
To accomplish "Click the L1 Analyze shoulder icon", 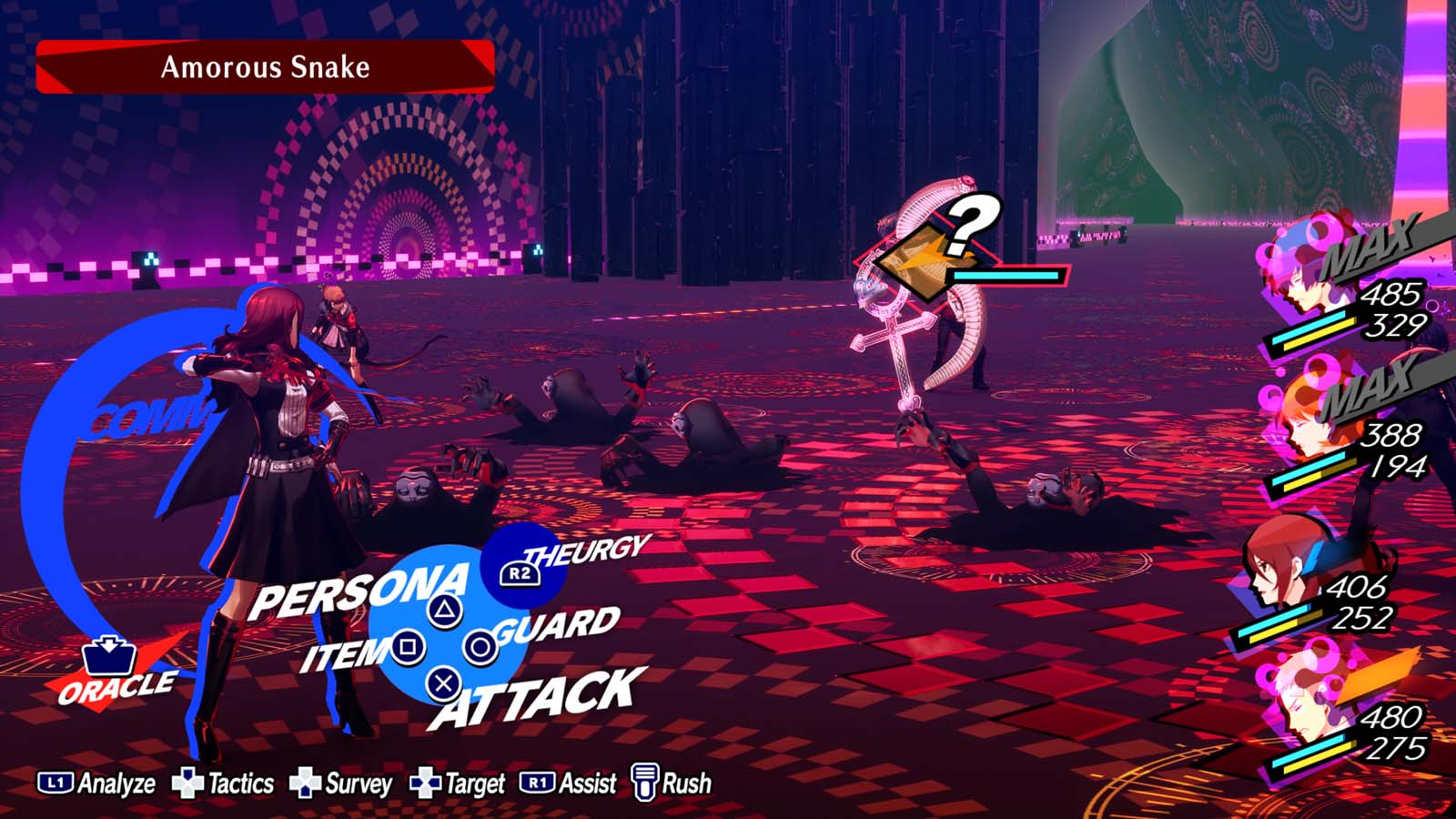I will point(55,781).
